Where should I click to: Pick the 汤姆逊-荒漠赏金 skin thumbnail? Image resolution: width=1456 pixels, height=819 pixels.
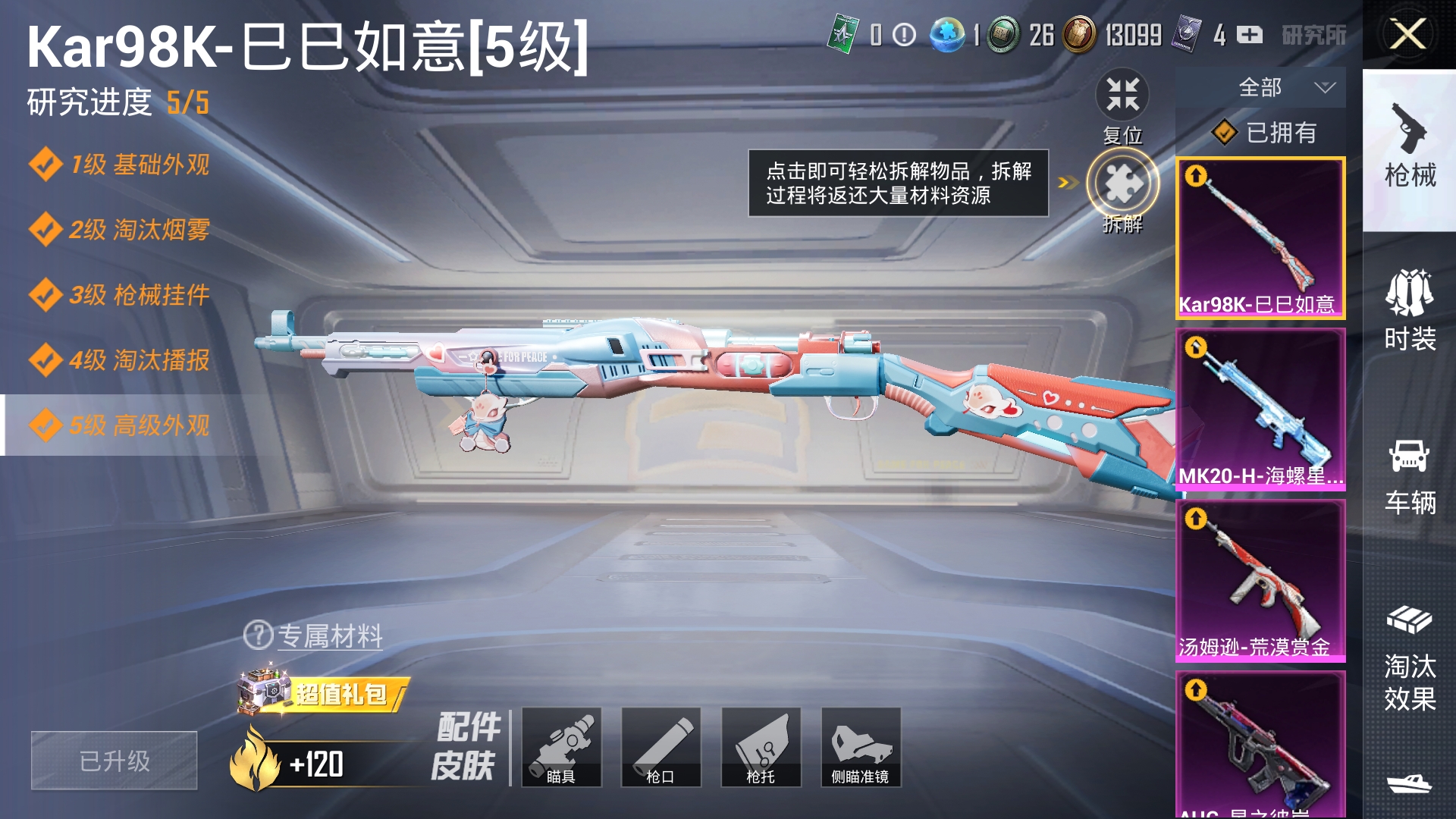coord(1260,581)
